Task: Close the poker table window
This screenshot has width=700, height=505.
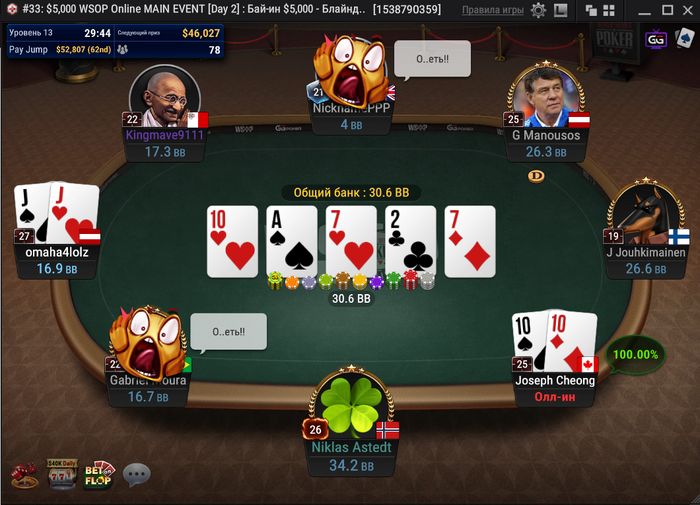Action: point(687,10)
